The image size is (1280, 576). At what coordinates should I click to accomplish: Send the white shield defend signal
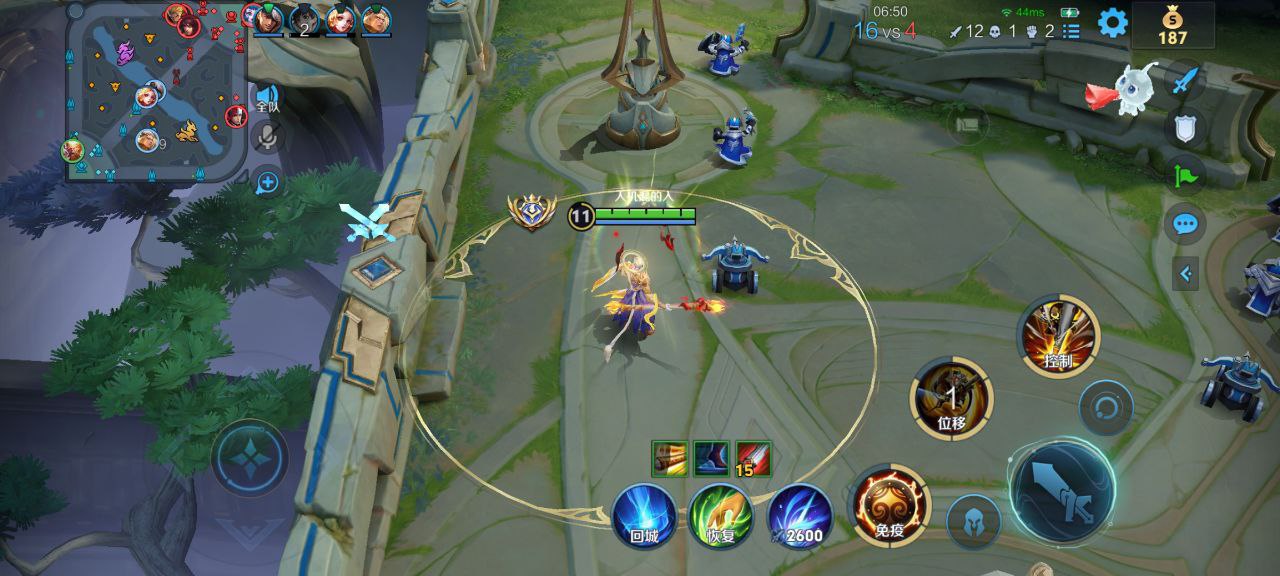(1185, 127)
